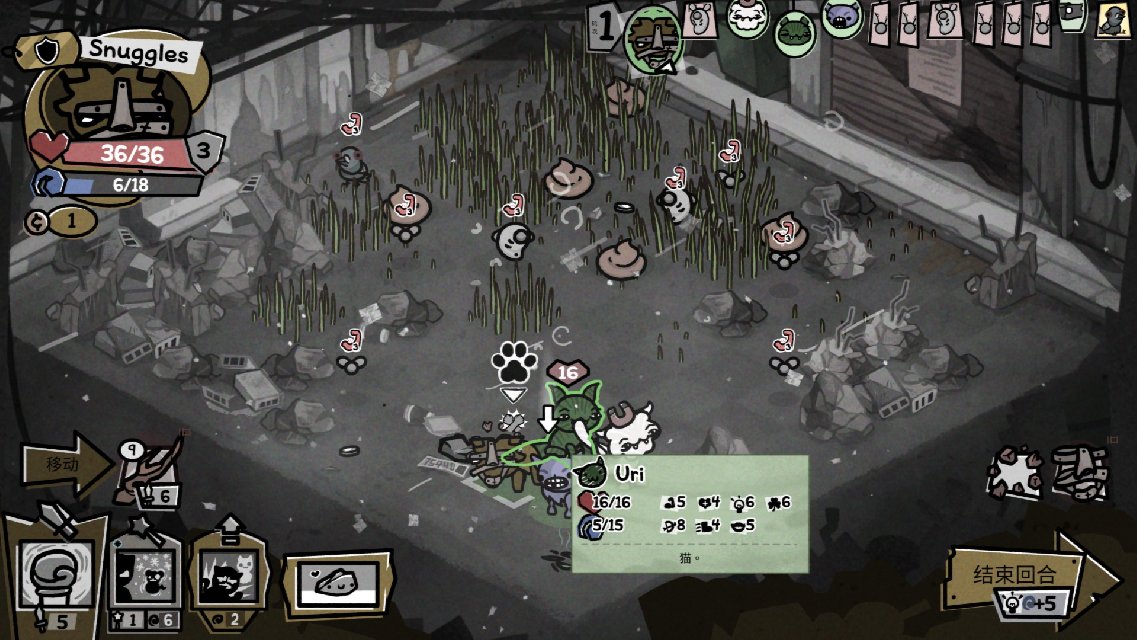Click the scattered rocks passive icon

coord(1015,471)
